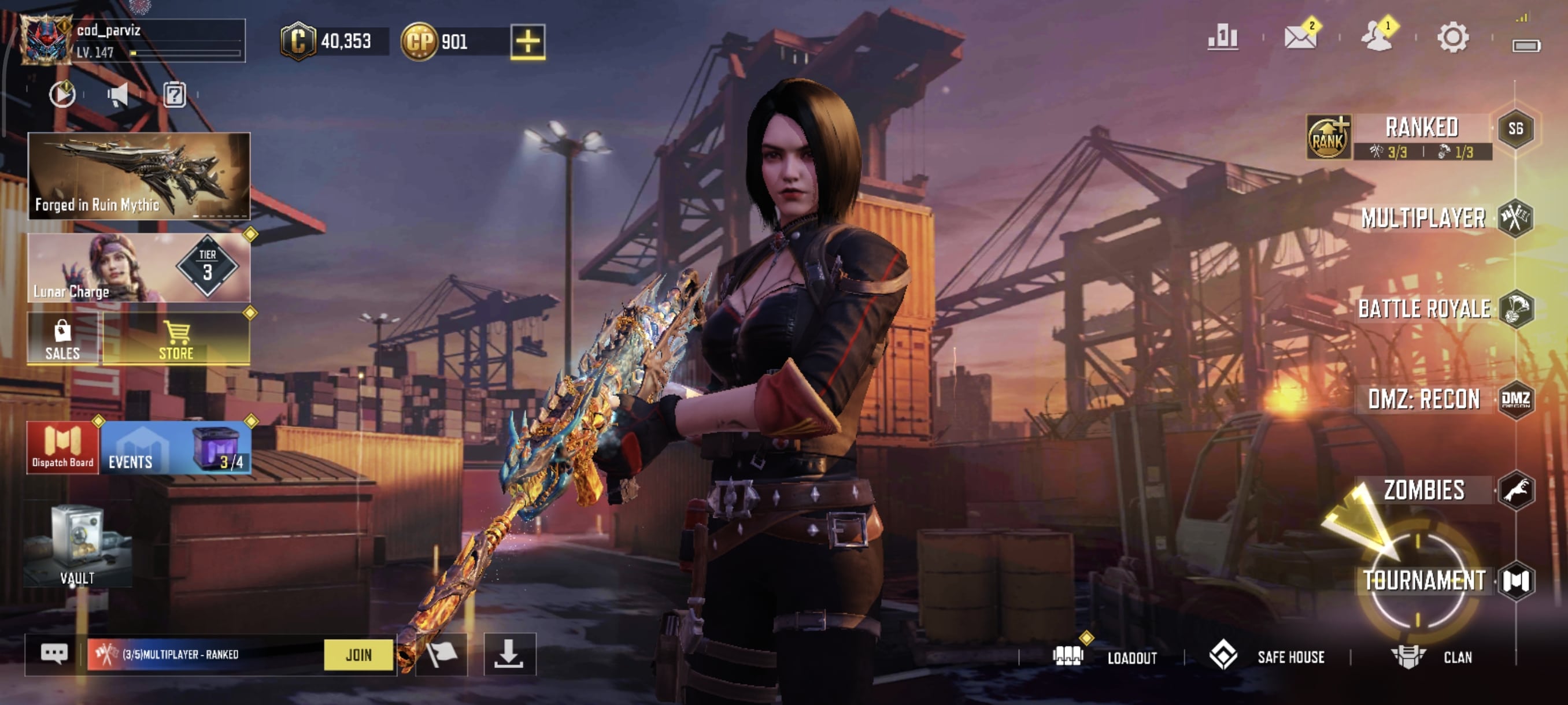Enter the Tournament mode
The height and width of the screenshot is (705, 1568).
click(x=1425, y=581)
